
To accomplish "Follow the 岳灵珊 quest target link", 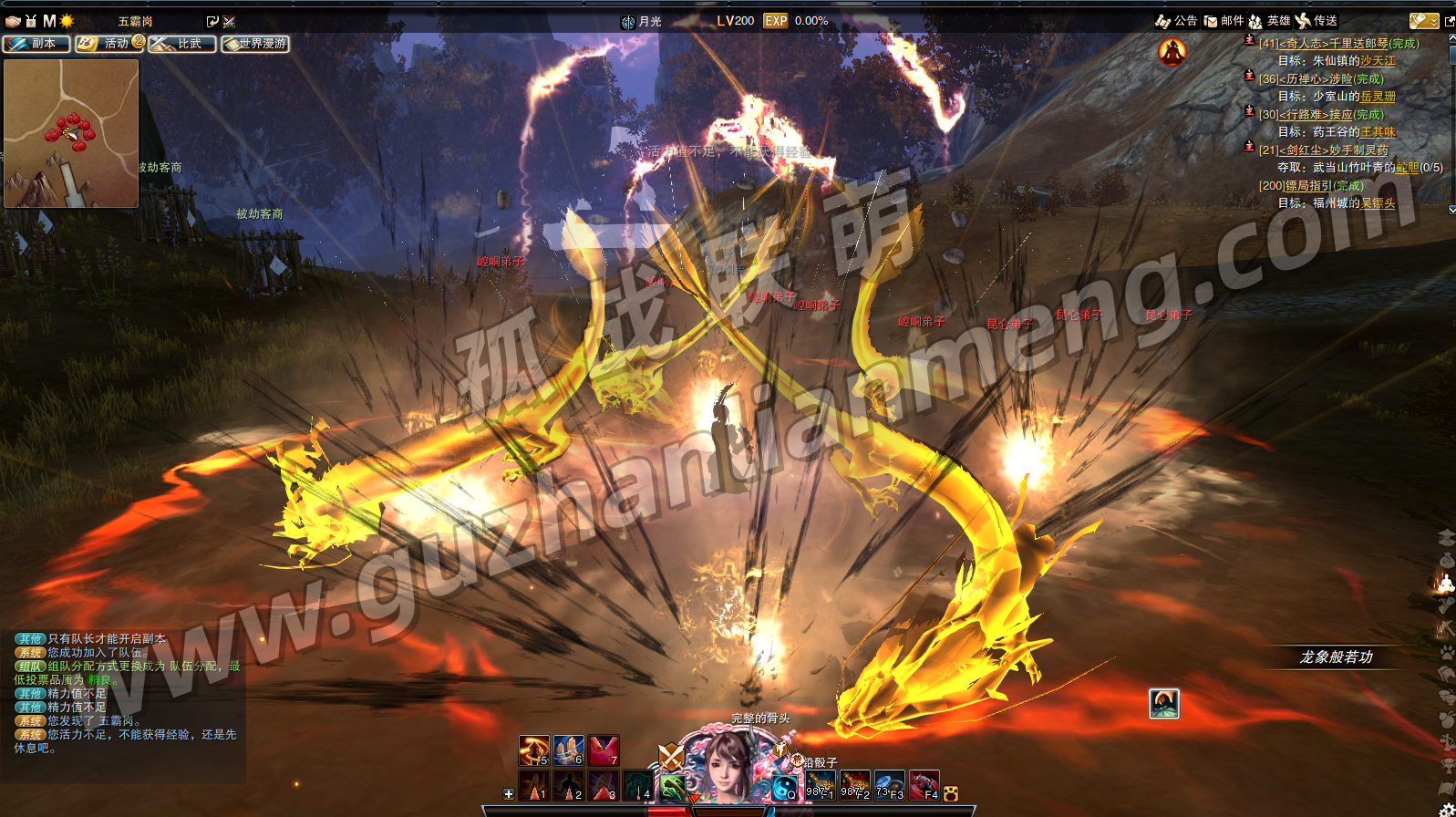I will click(1378, 97).
